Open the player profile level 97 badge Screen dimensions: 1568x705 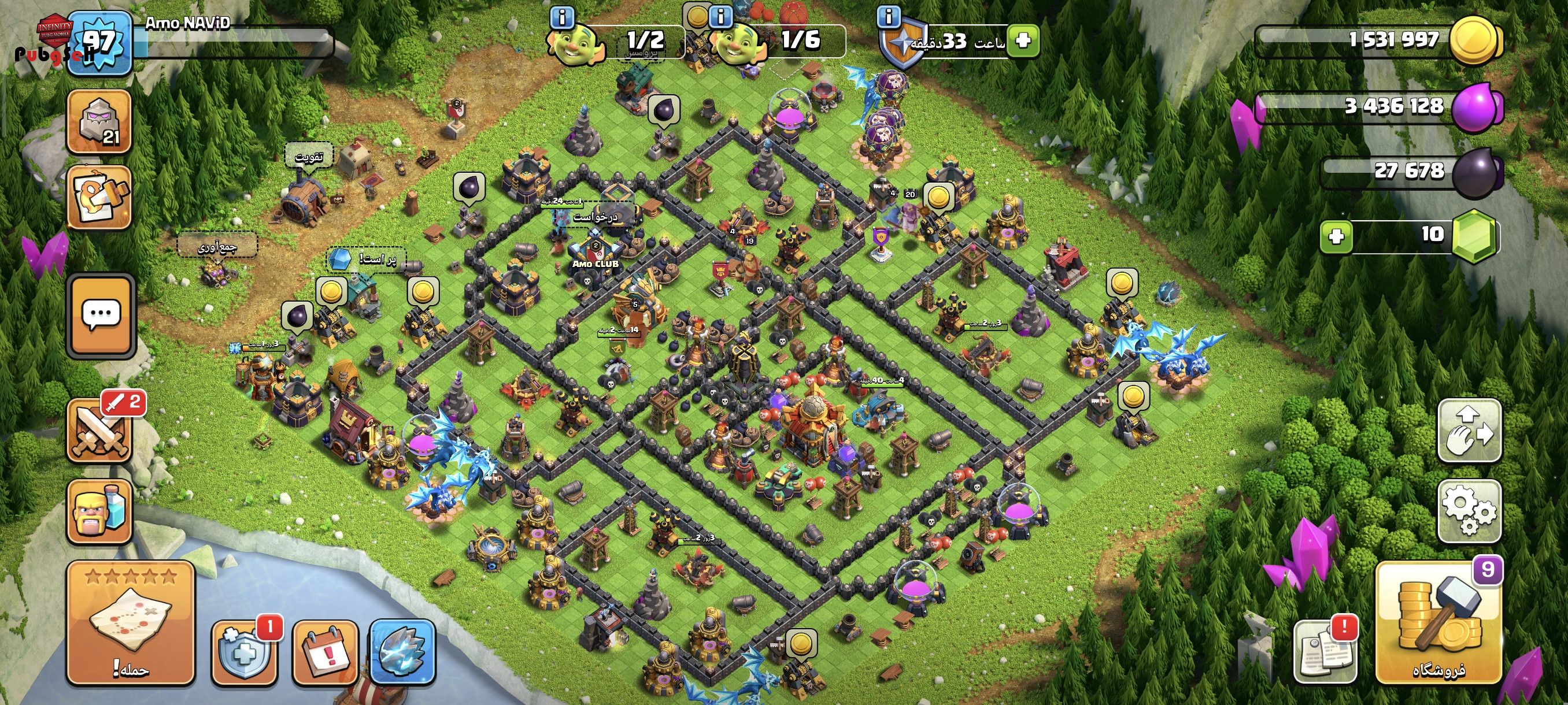[99, 44]
